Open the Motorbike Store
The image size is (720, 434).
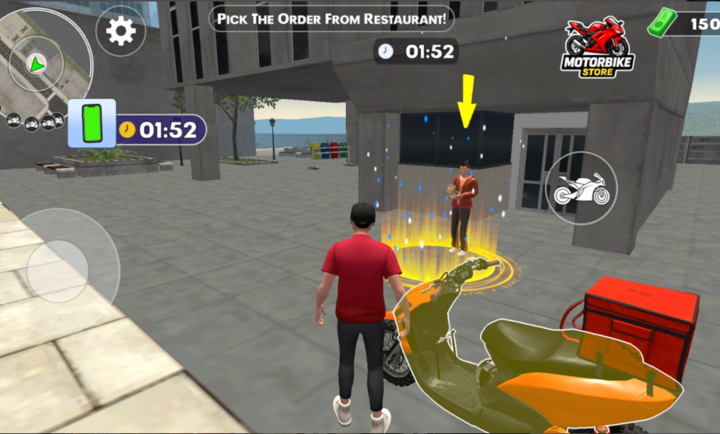click(x=596, y=48)
